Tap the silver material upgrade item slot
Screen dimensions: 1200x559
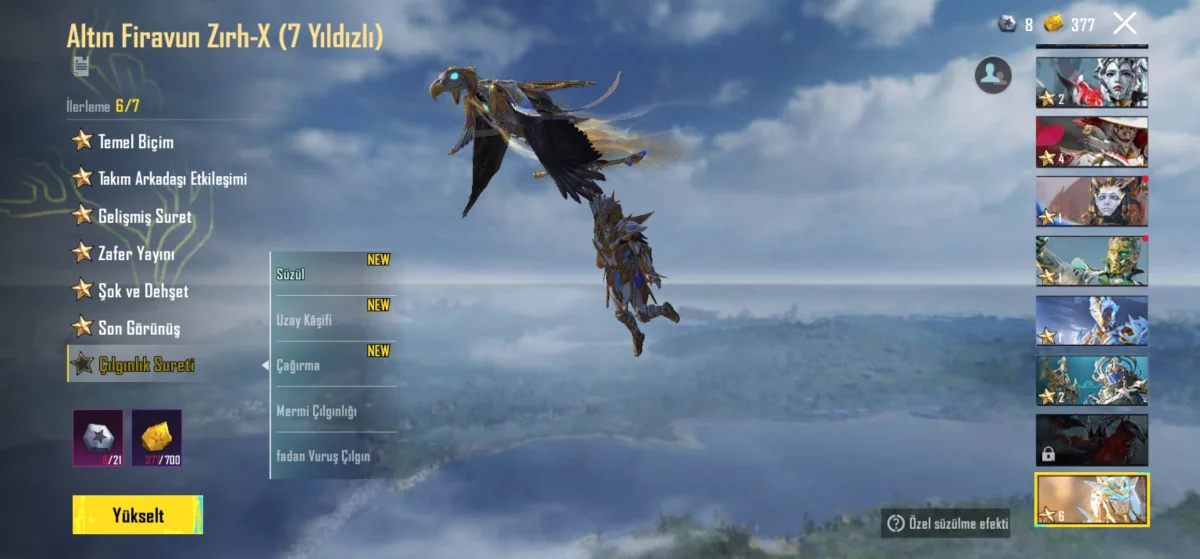[98, 437]
